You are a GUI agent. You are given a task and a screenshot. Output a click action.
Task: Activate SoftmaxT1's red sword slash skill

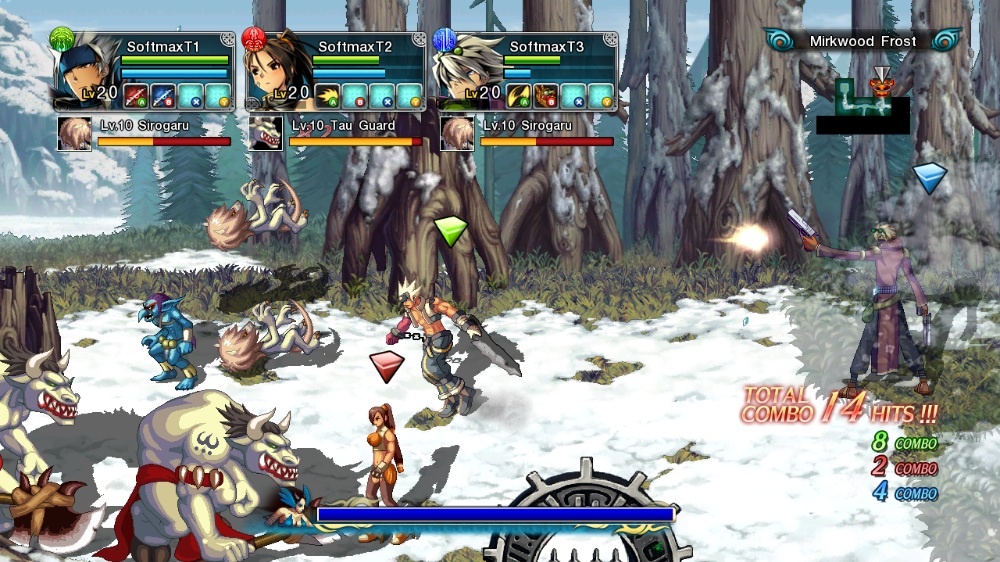136,95
